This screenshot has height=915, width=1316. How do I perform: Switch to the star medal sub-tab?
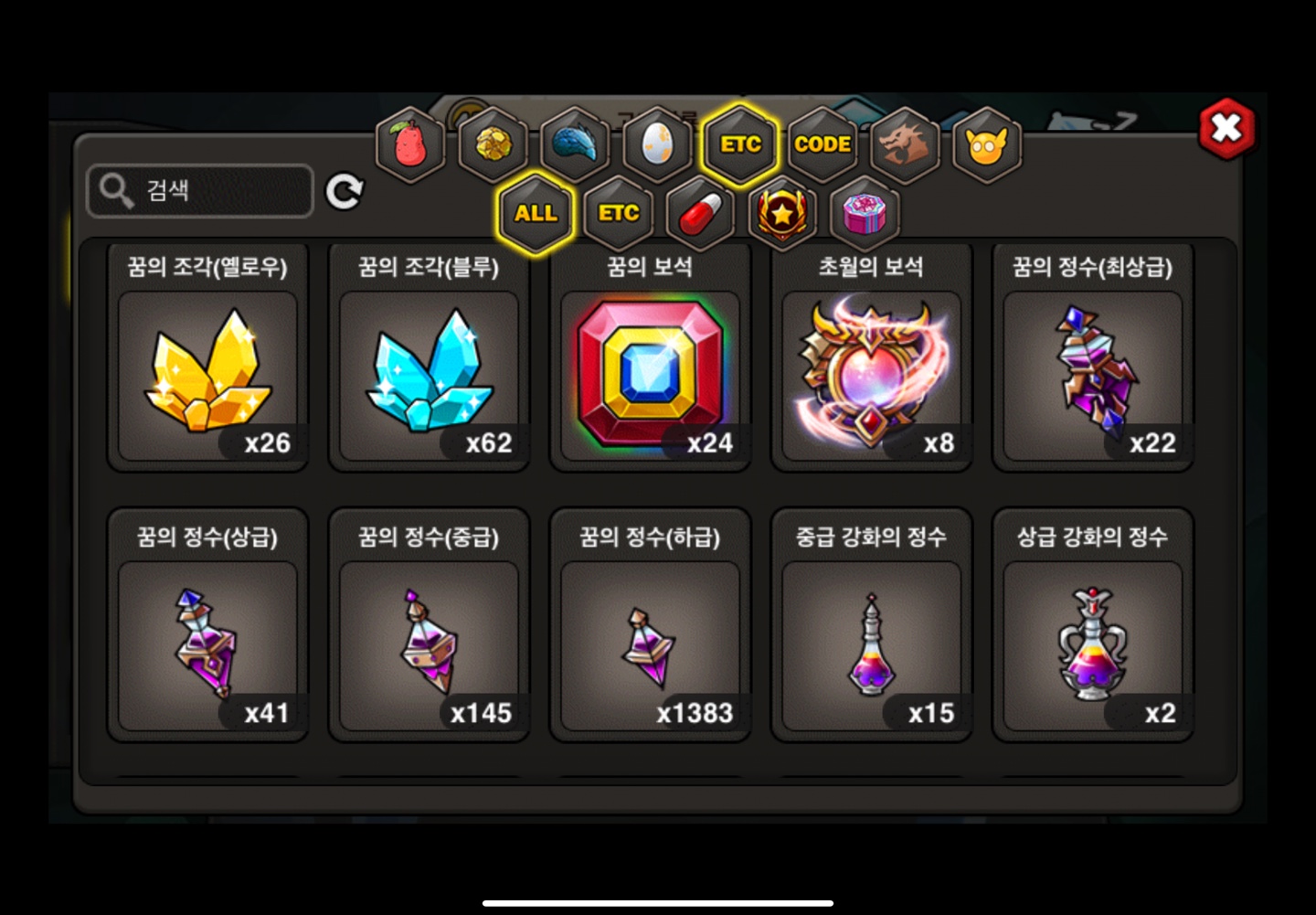point(783,214)
